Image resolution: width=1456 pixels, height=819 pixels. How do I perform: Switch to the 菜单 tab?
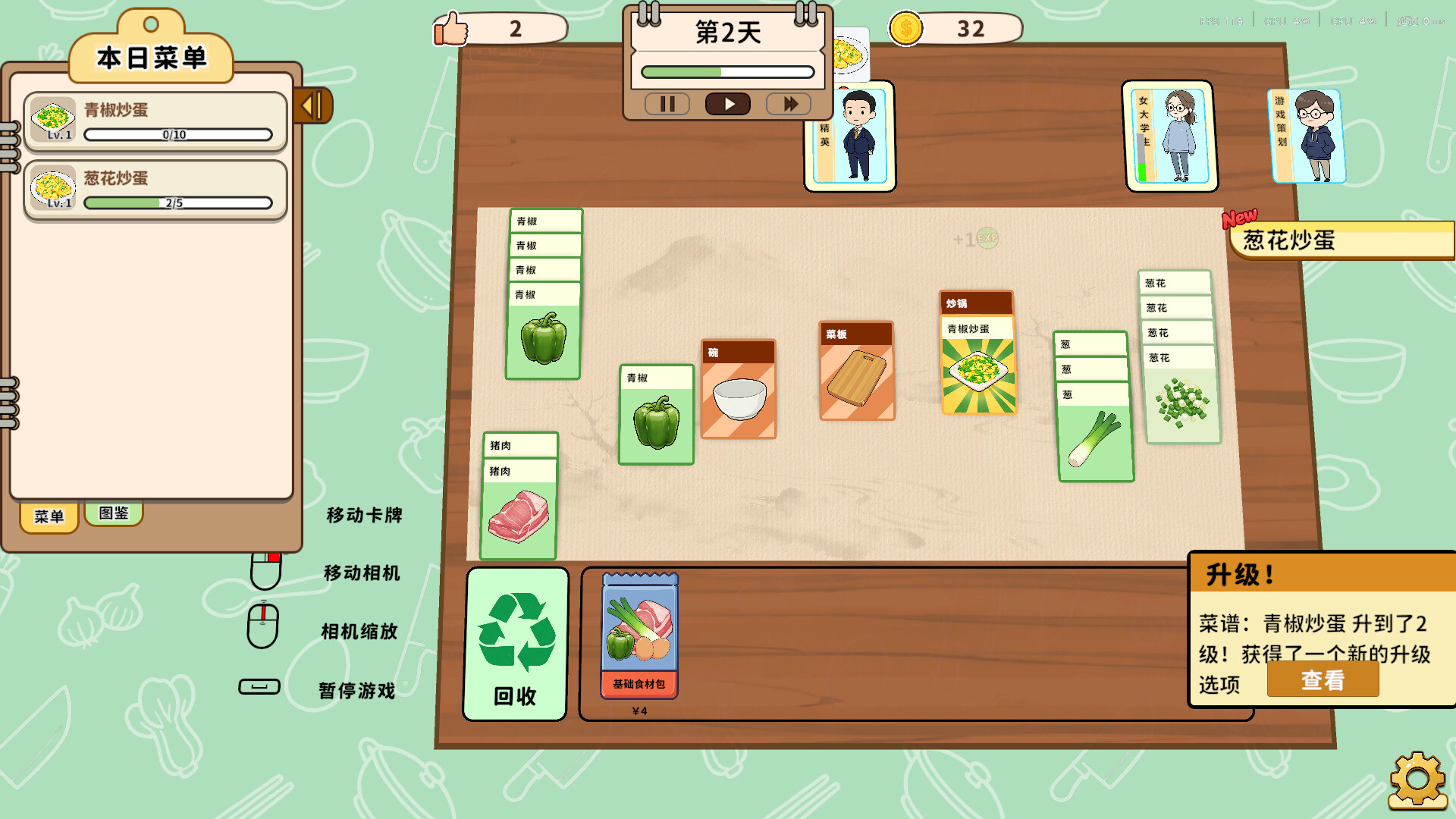49,517
